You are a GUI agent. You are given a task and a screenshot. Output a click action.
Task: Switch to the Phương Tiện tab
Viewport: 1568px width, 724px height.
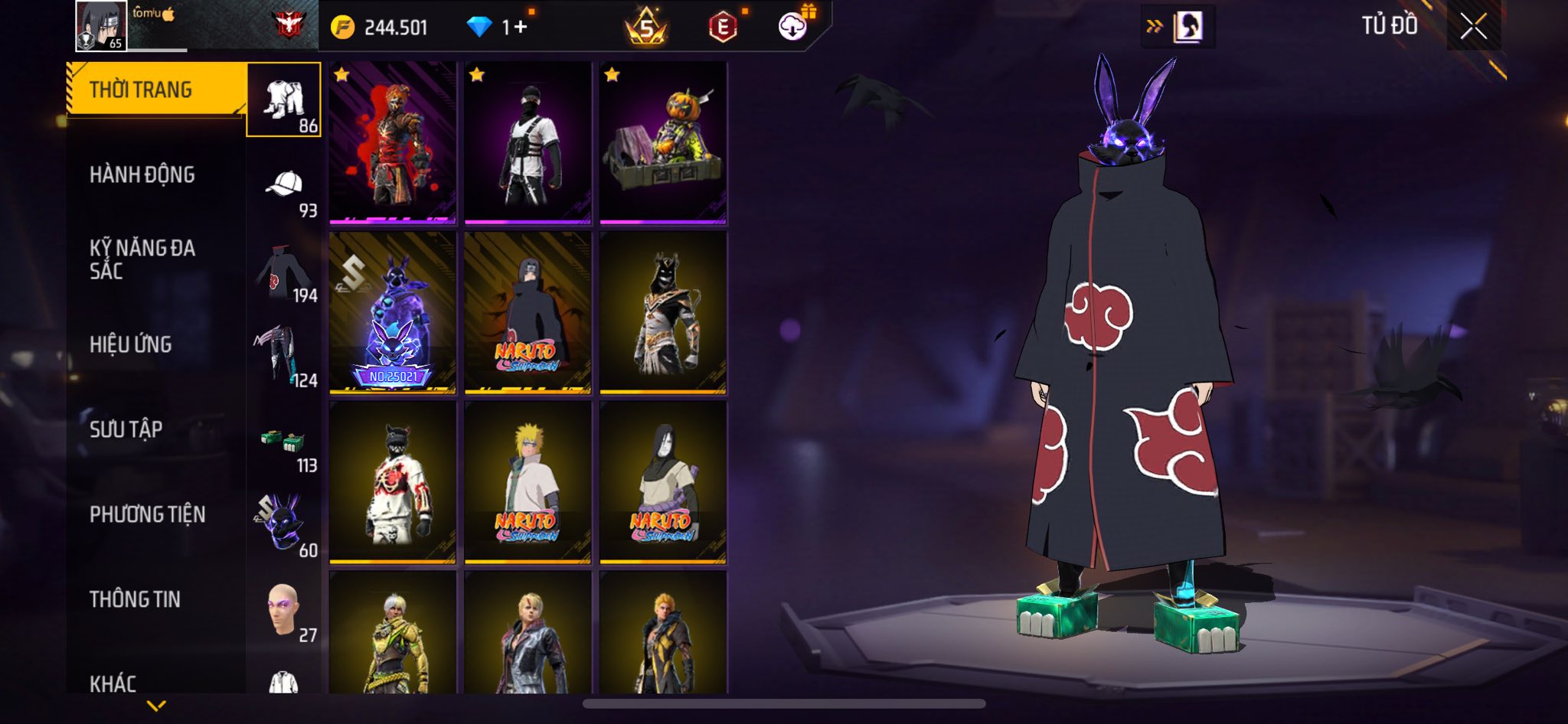[148, 514]
